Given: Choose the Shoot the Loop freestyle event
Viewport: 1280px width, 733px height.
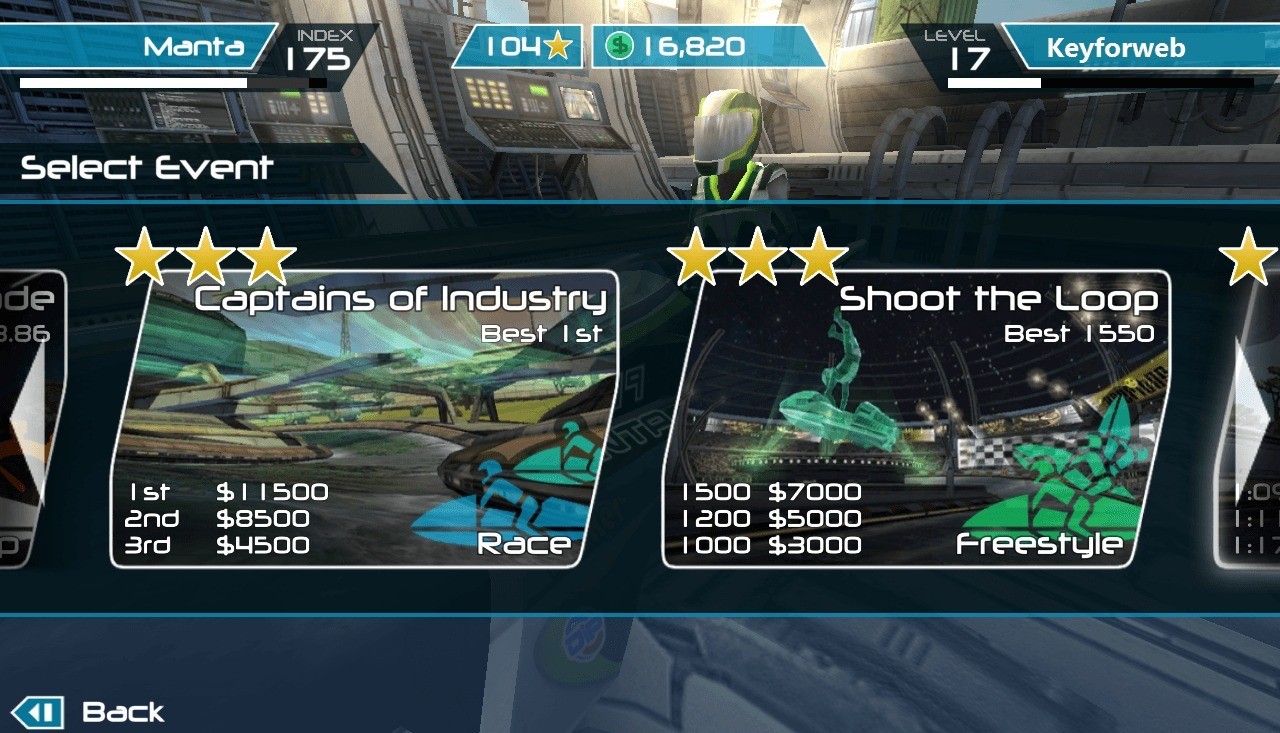Looking at the screenshot, I should pyautogui.click(x=915, y=420).
